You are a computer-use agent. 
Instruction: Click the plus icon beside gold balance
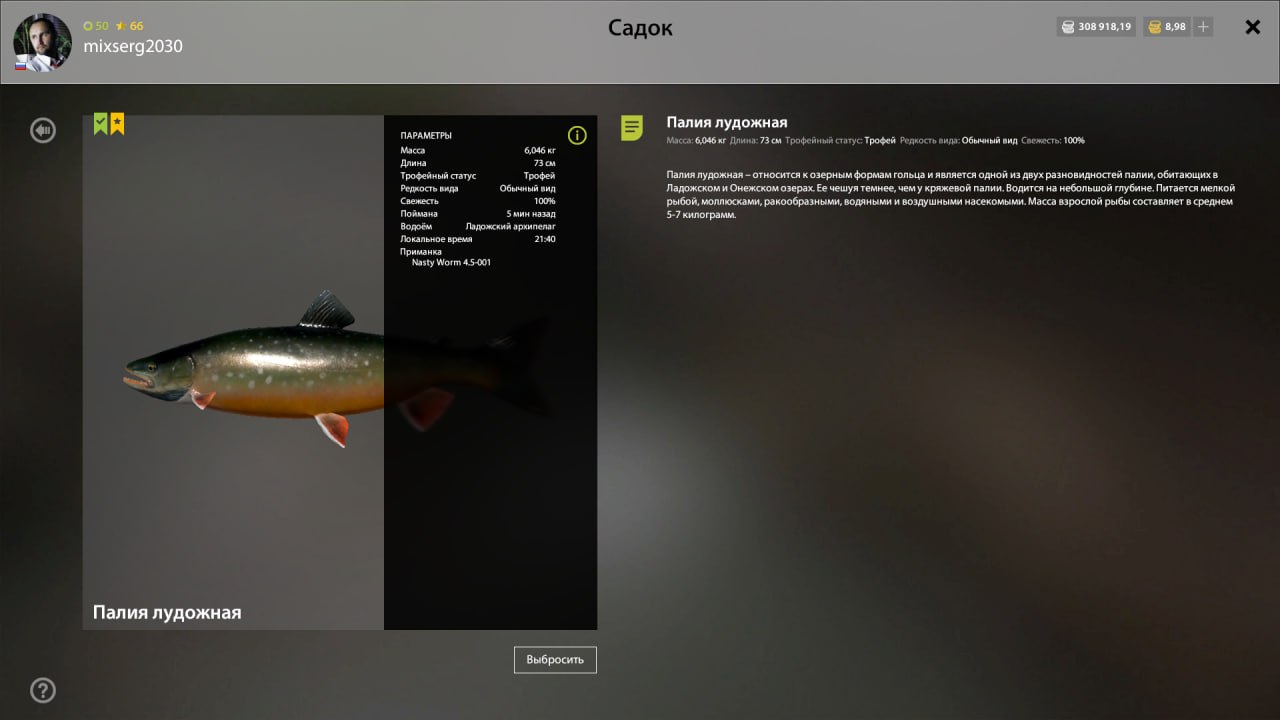tap(1202, 27)
